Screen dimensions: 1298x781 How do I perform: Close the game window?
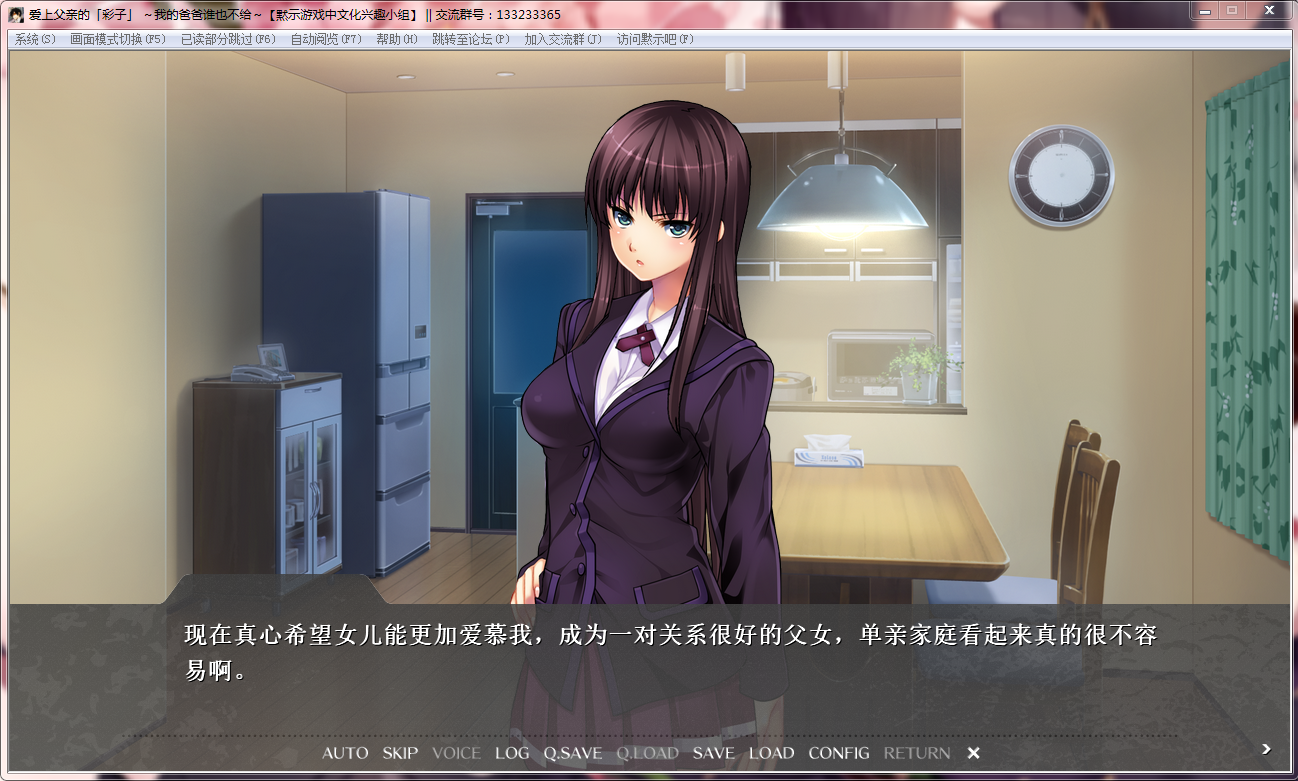(x=1268, y=10)
